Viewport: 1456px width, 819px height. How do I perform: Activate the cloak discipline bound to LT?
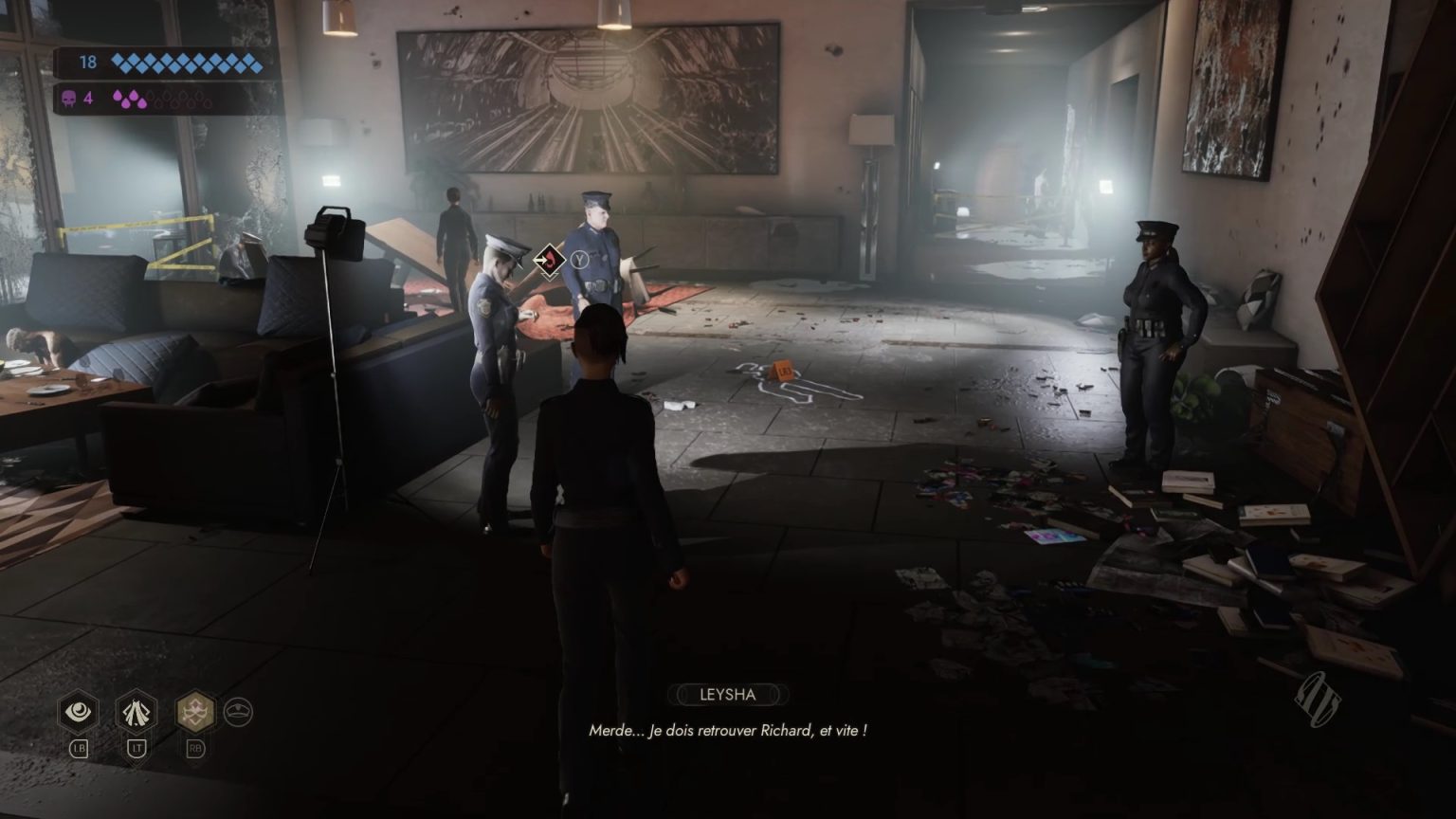(136, 712)
